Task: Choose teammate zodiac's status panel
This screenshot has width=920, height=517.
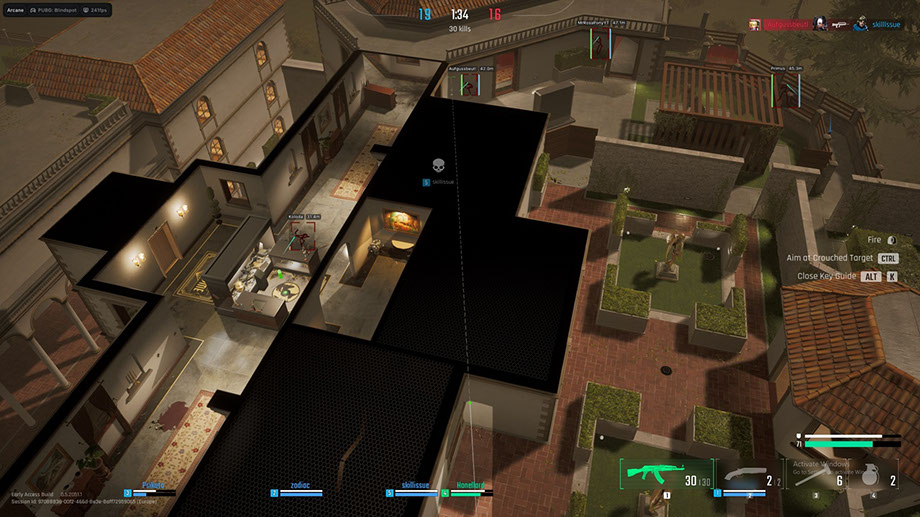Action: tap(300, 487)
